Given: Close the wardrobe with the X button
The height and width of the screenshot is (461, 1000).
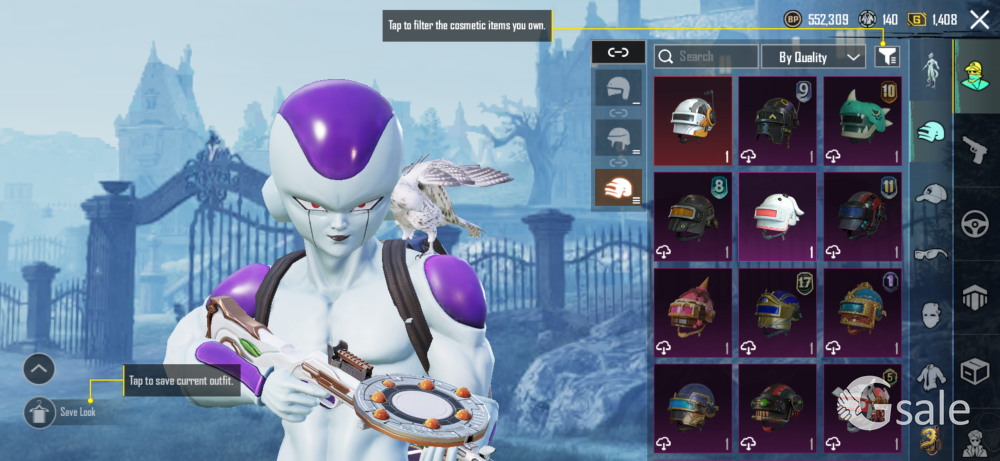Looking at the screenshot, I should pyautogui.click(x=979, y=19).
